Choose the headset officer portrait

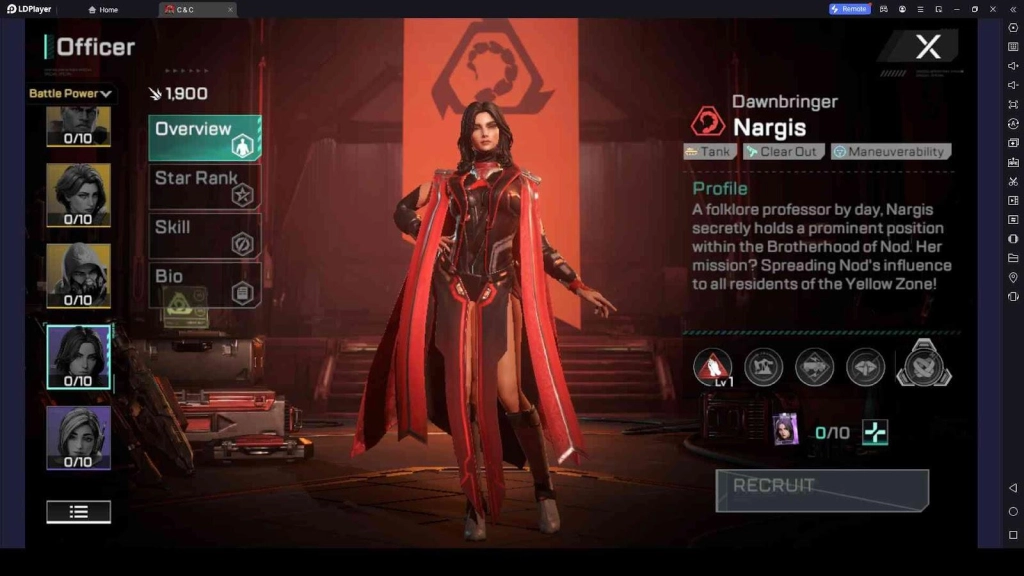[x=78, y=436]
